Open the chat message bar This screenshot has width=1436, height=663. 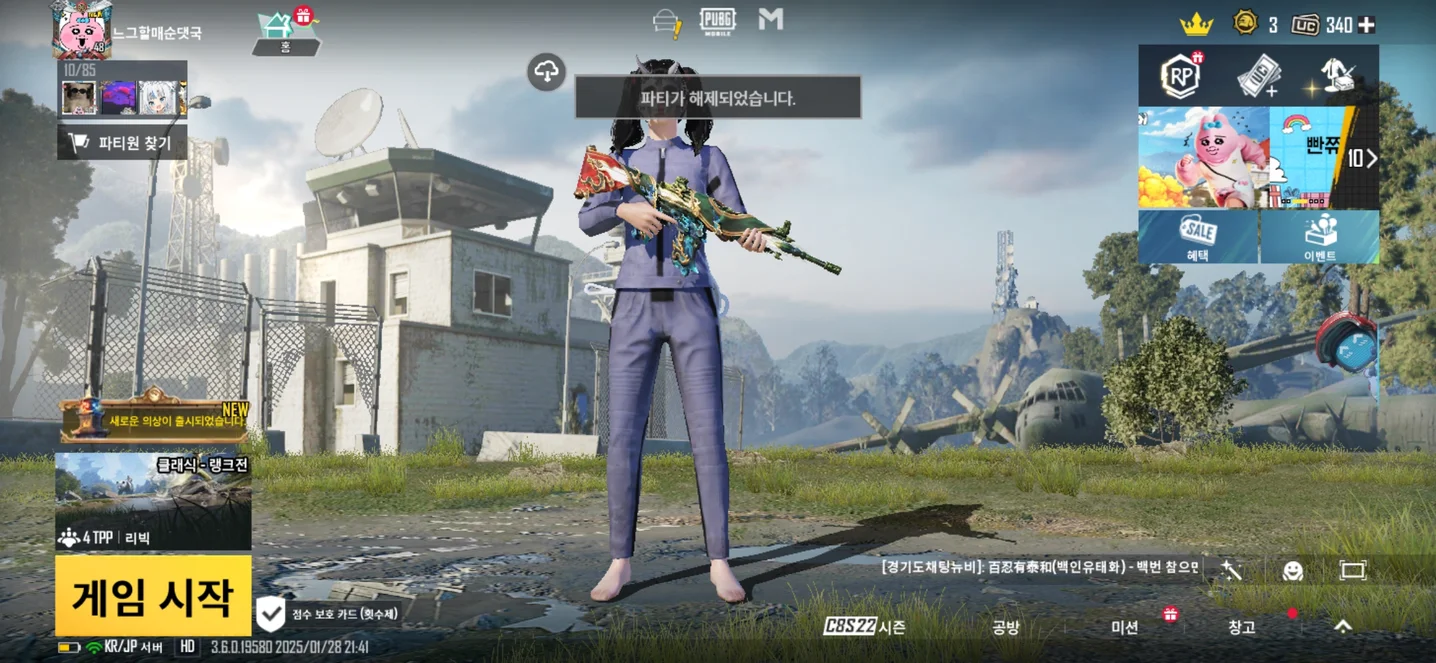click(x=1038, y=567)
